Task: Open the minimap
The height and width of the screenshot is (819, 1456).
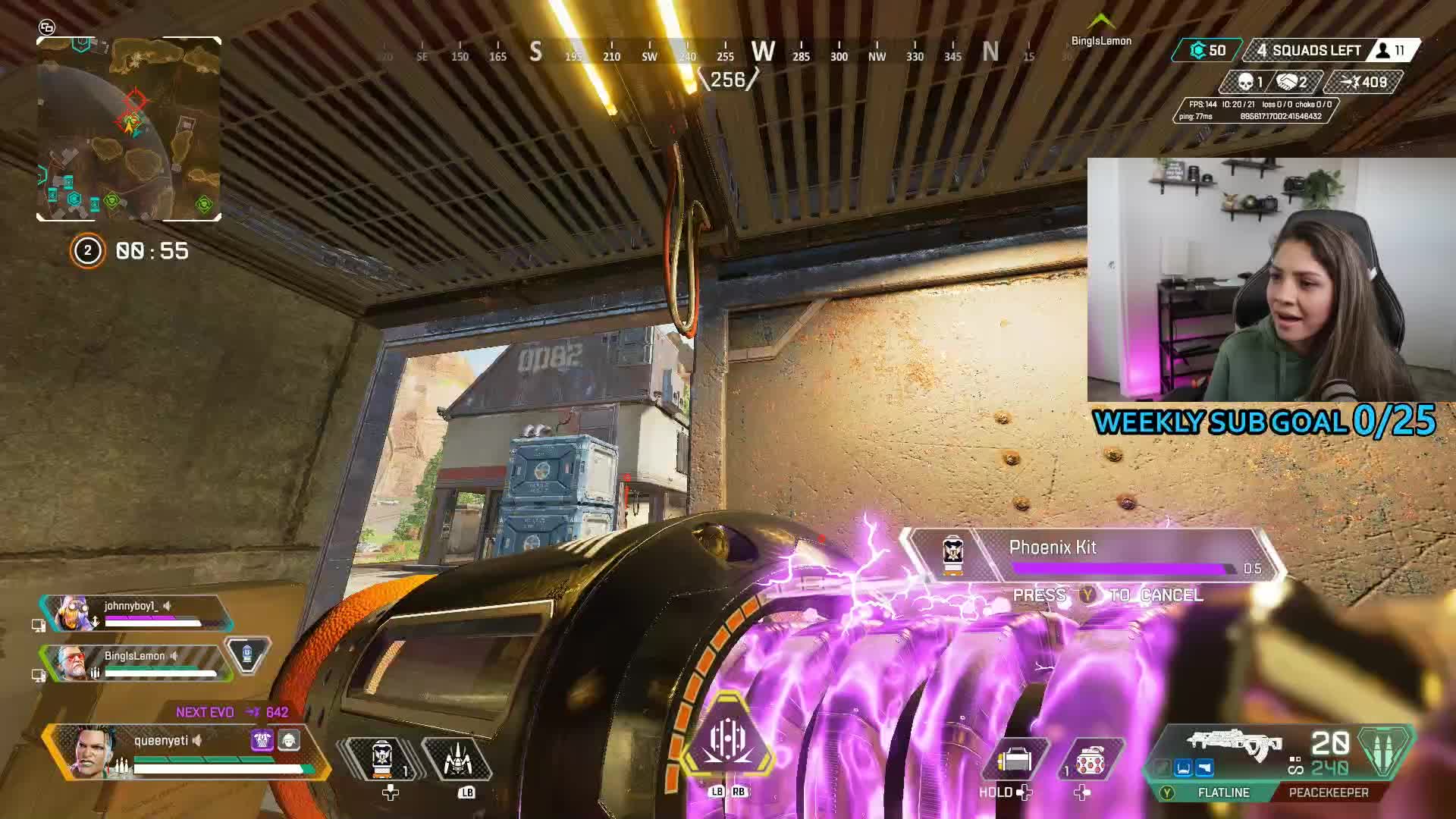Action: point(129,129)
